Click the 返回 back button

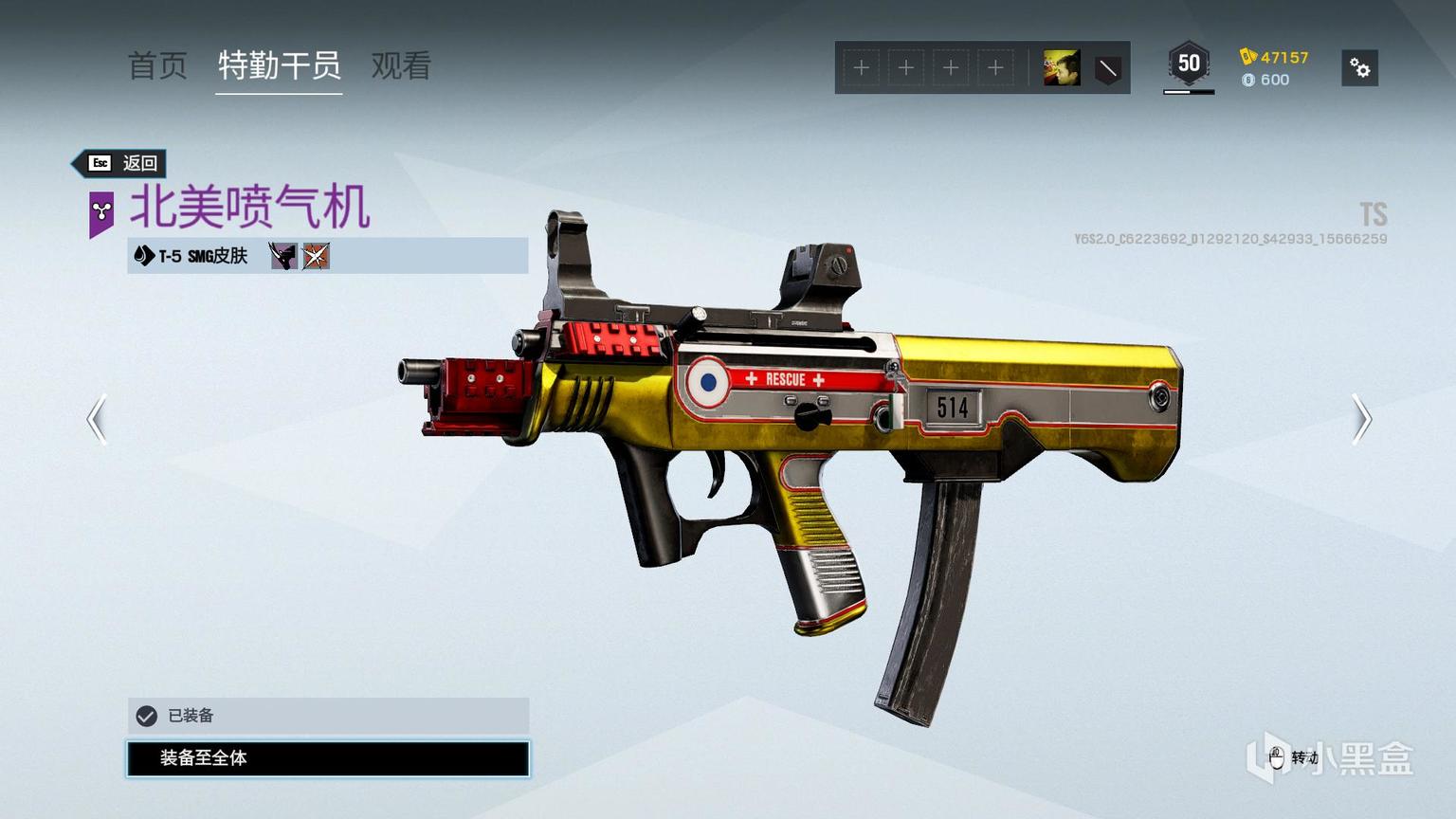[x=122, y=163]
